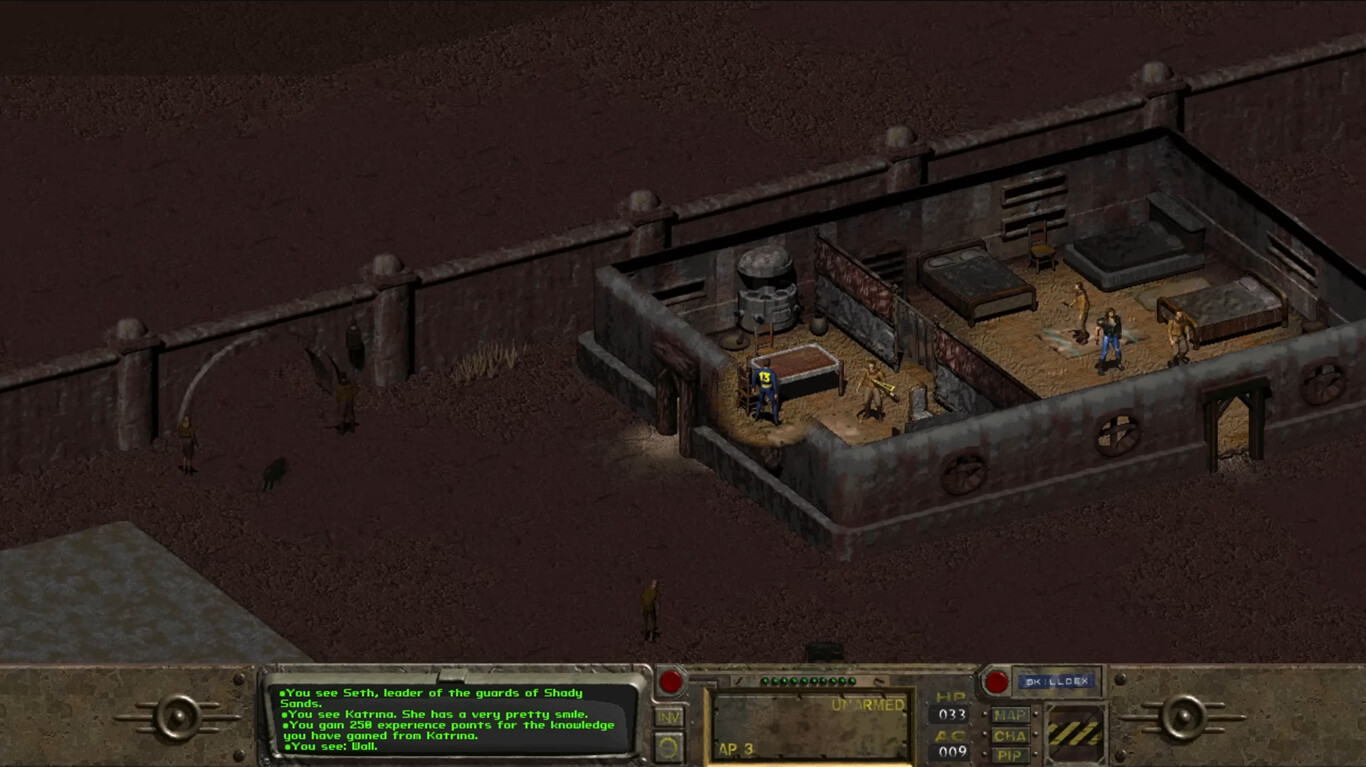Screen dimensions: 1366x767
Task: Open the Skilldex with its red button
Action: [x=996, y=682]
